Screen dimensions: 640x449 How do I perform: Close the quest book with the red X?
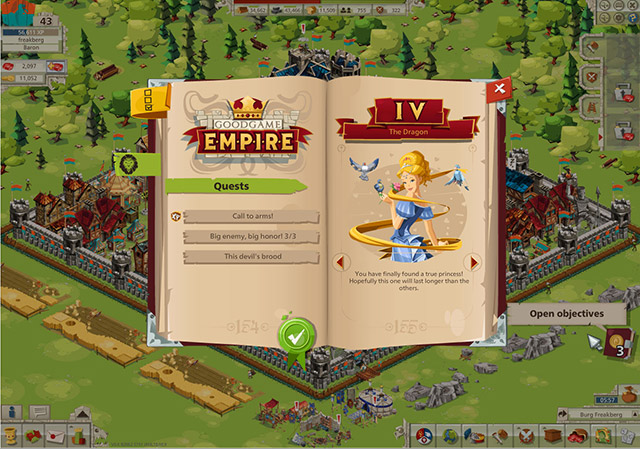pyautogui.click(x=498, y=89)
